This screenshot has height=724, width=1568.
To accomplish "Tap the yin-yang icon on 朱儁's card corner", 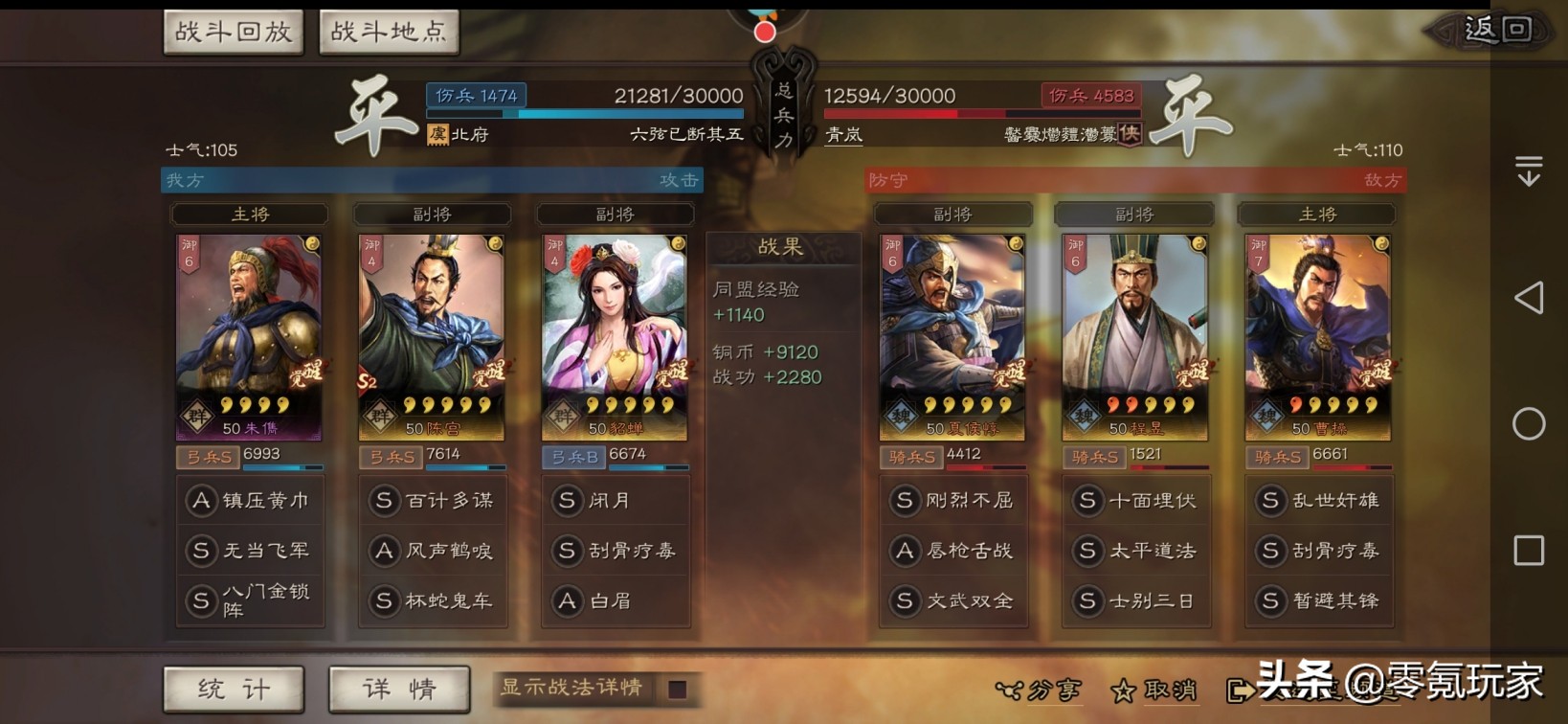I will click(x=313, y=245).
